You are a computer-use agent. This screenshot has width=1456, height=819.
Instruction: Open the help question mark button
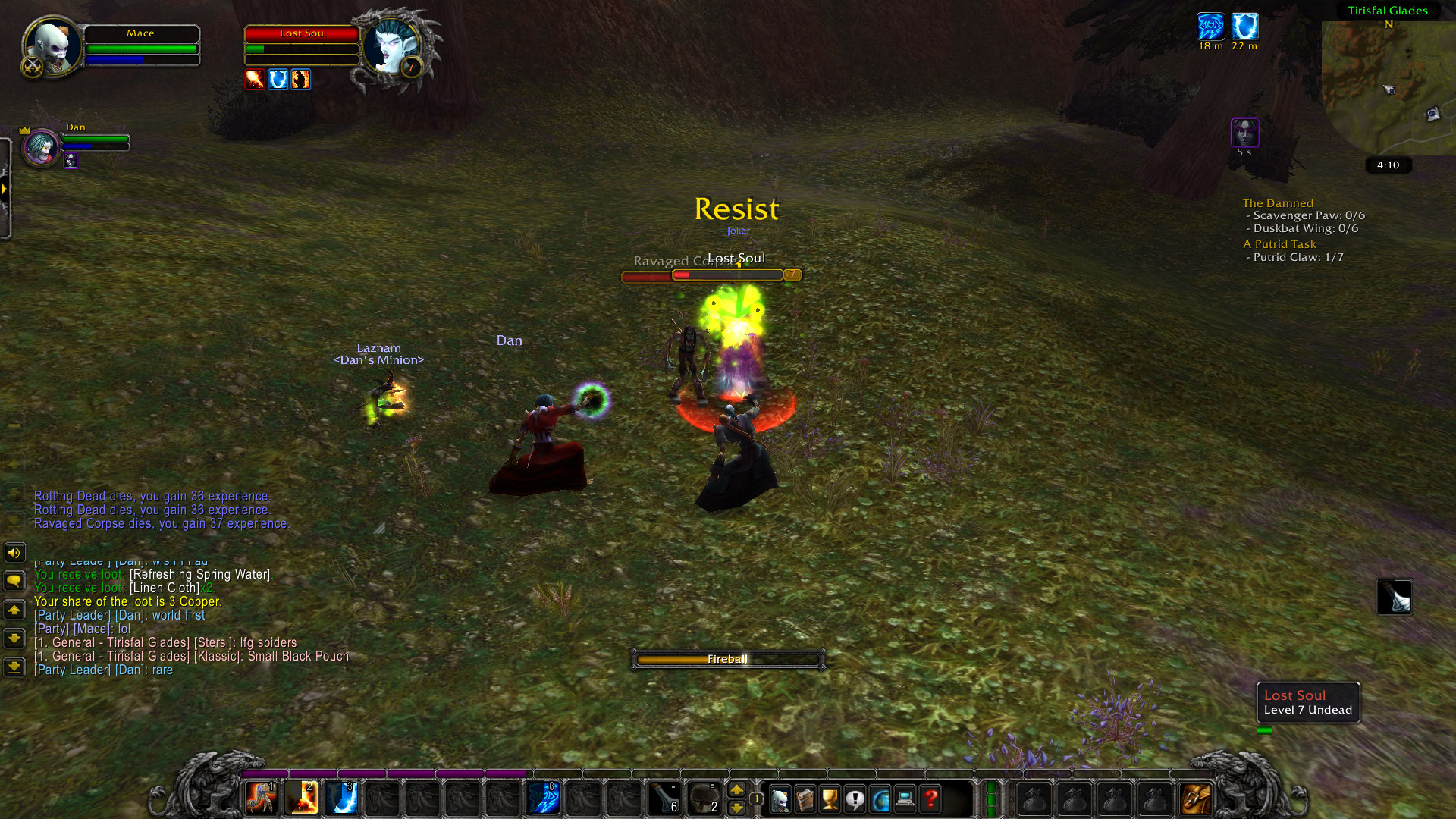pos(930,799)
